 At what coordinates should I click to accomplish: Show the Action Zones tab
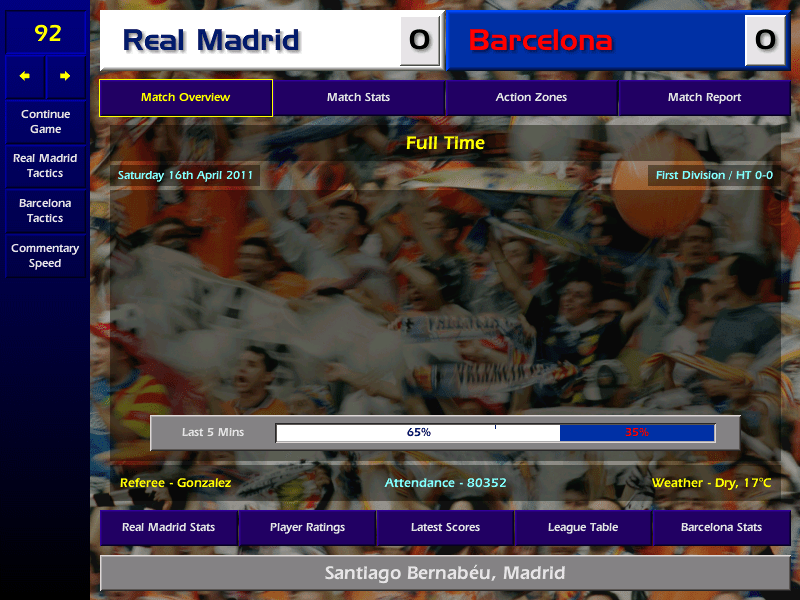point(531,98)
